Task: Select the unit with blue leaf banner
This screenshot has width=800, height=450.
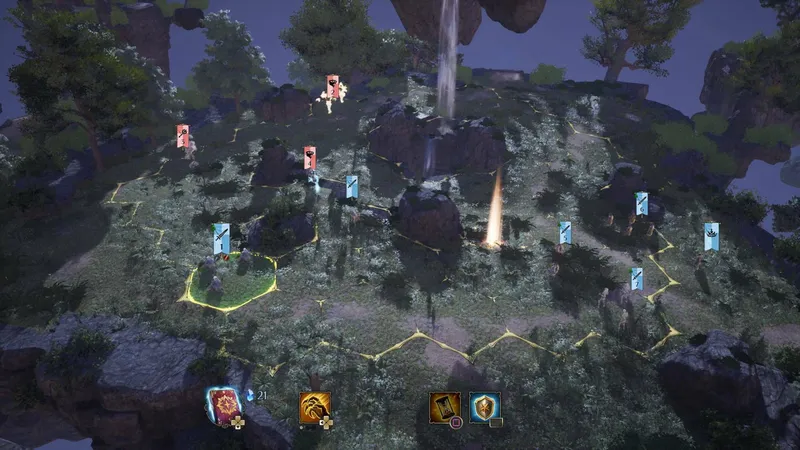Action: (710, 237)
